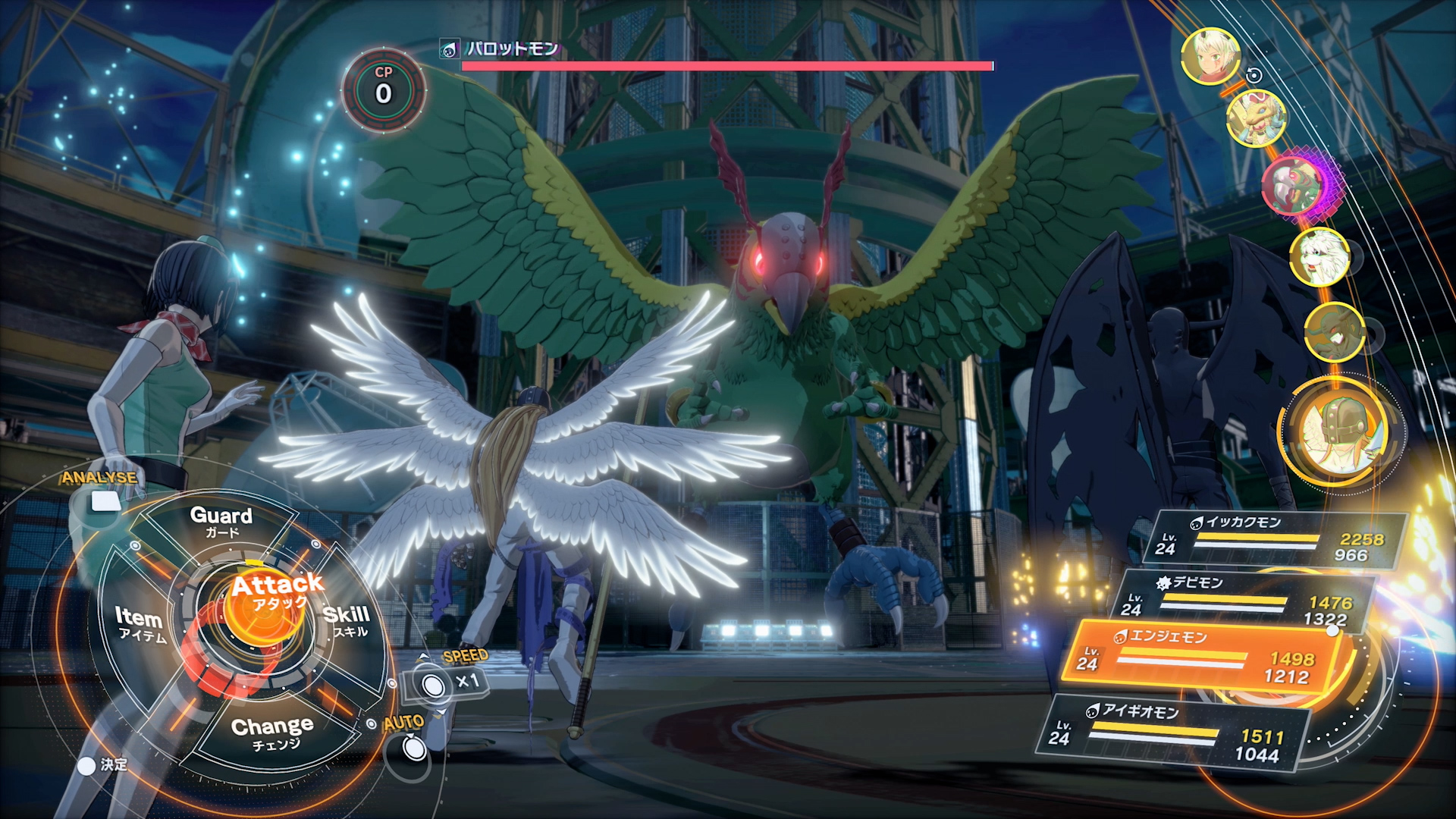This screenshot has width=1456, height=819.
Task: Open the Skill menu
Action: (347, 620)
